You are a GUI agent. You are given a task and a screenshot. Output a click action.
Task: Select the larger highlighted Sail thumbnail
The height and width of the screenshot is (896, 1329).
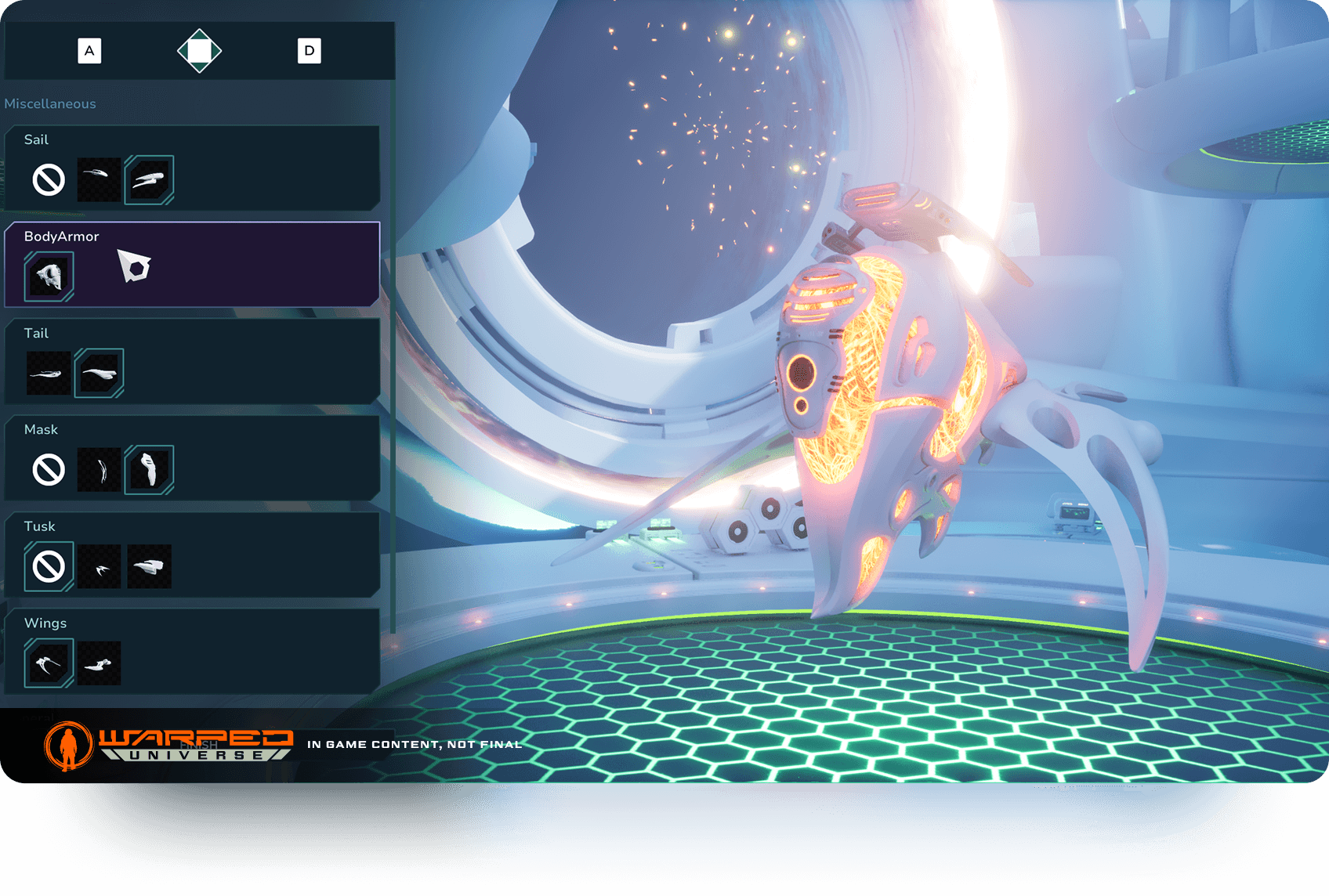(x=149, y=180)
